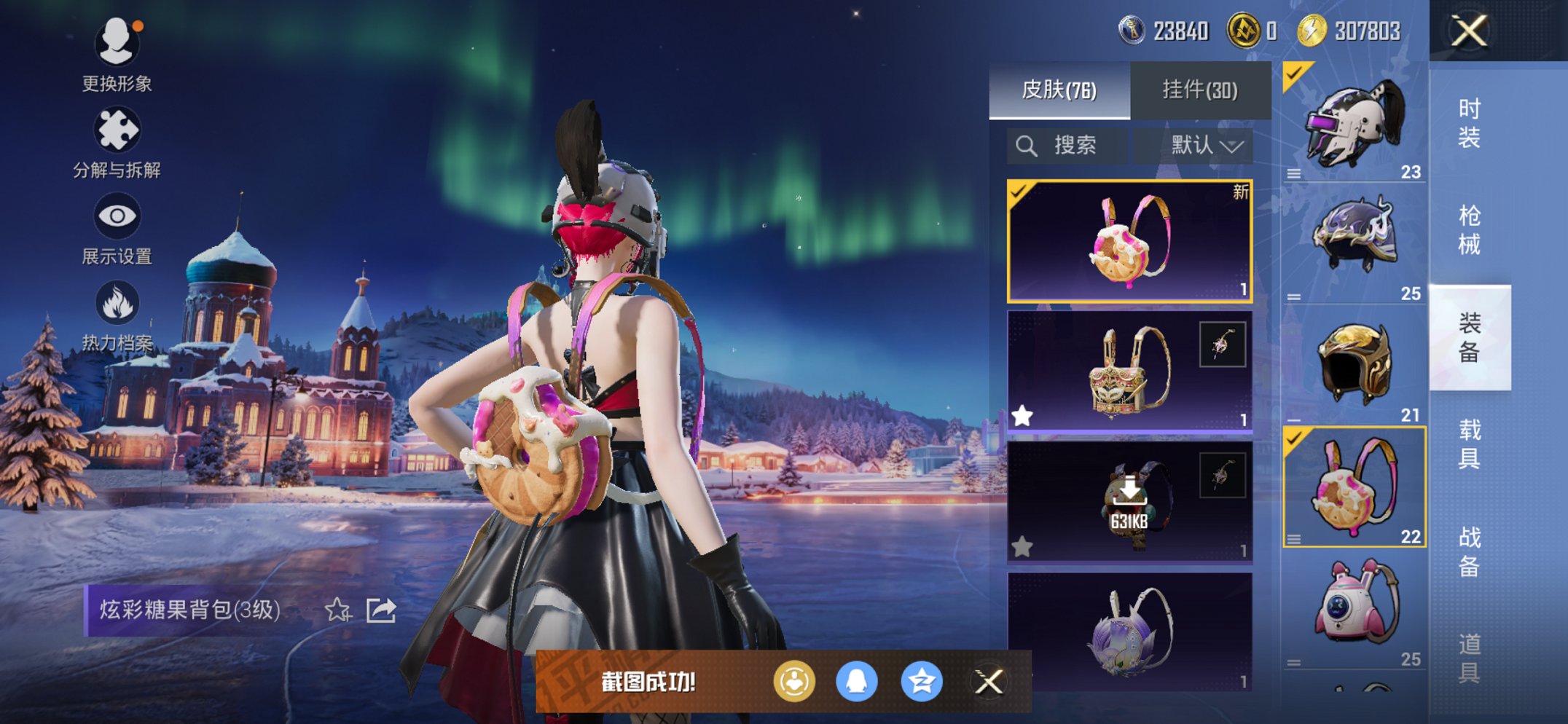Viewport: 1568px width, 724px height.
Task: Open the 枪械 firearms category
Action: pyautogui.click(x=1469, y=229)
